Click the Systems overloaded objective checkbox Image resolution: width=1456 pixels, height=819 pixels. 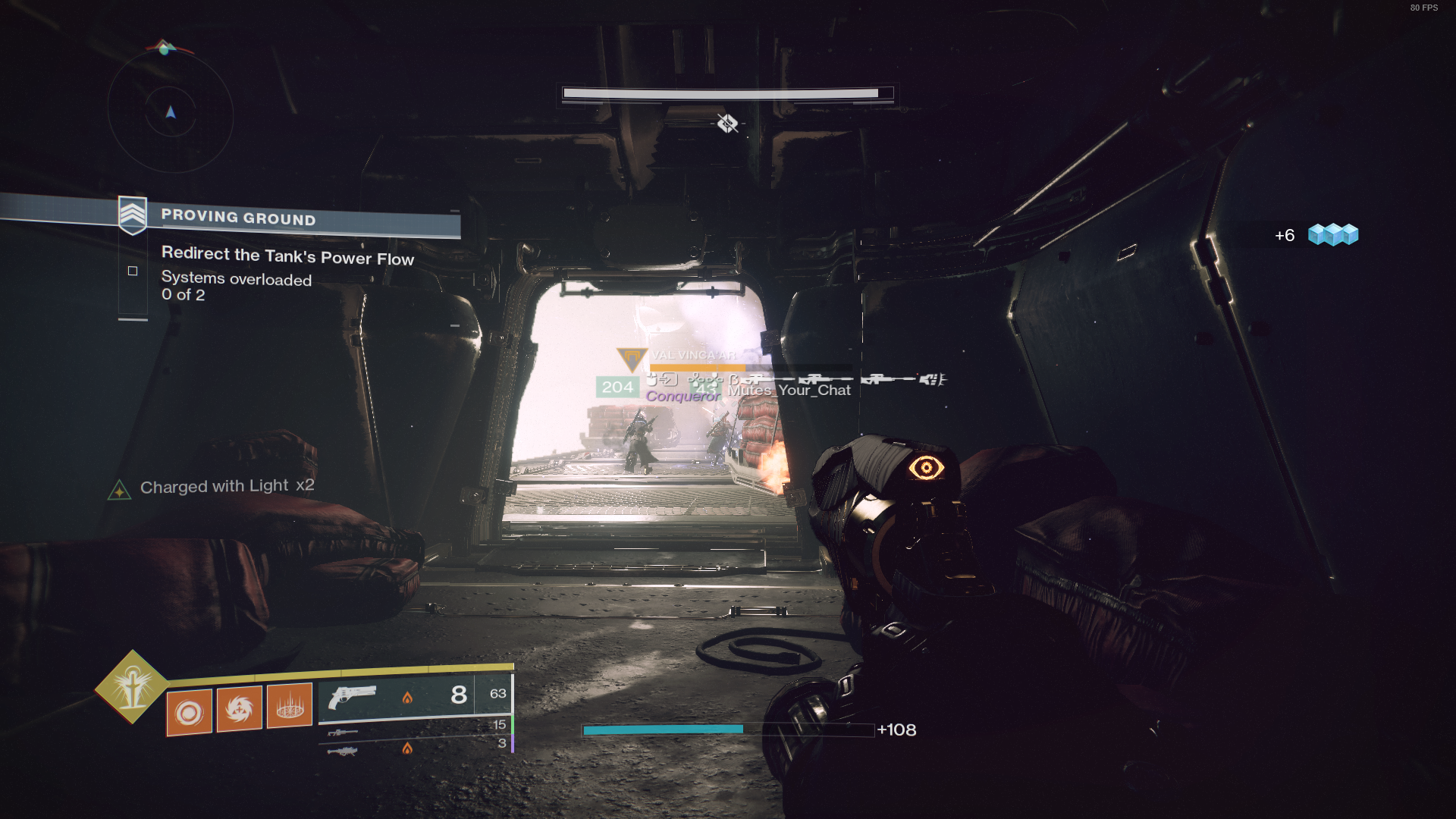pos(133,271)
